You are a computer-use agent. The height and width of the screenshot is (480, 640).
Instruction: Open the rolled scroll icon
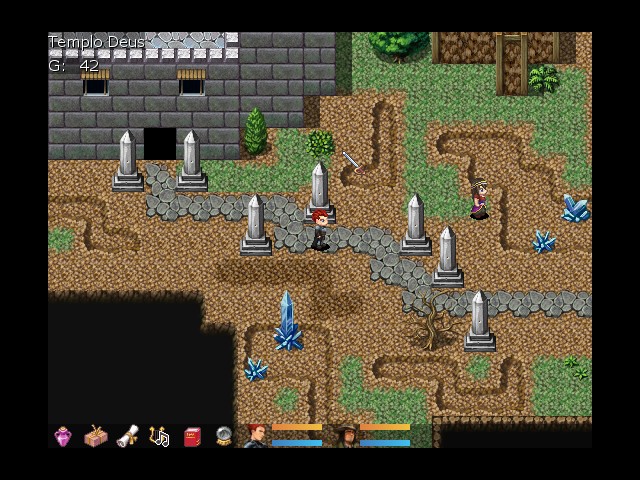click(x=127, y=436)
